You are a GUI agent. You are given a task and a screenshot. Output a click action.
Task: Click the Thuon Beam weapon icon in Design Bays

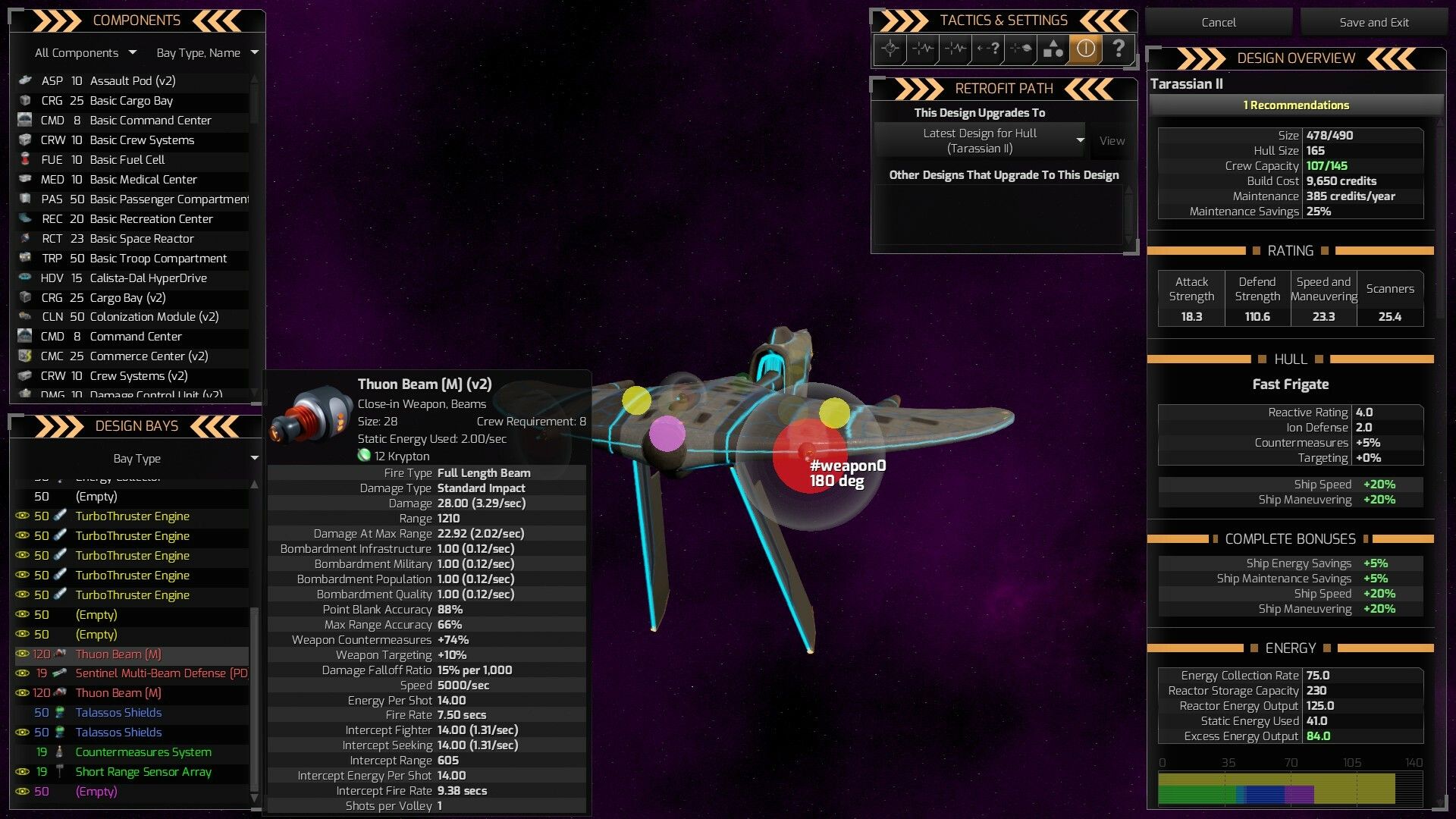click(x=61, y=654)
